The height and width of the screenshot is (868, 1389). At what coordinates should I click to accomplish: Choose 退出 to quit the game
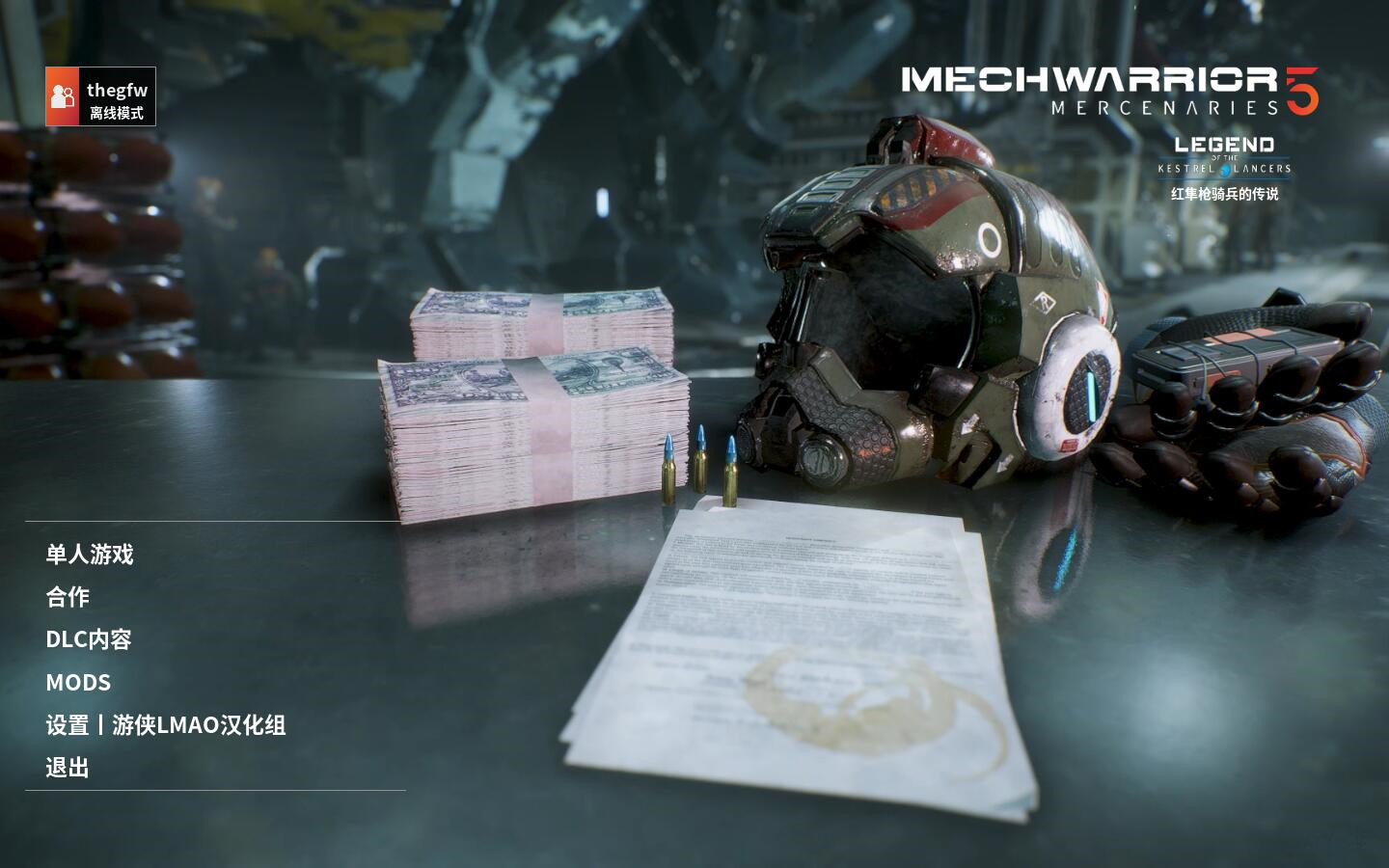click(x=68, y=767)
